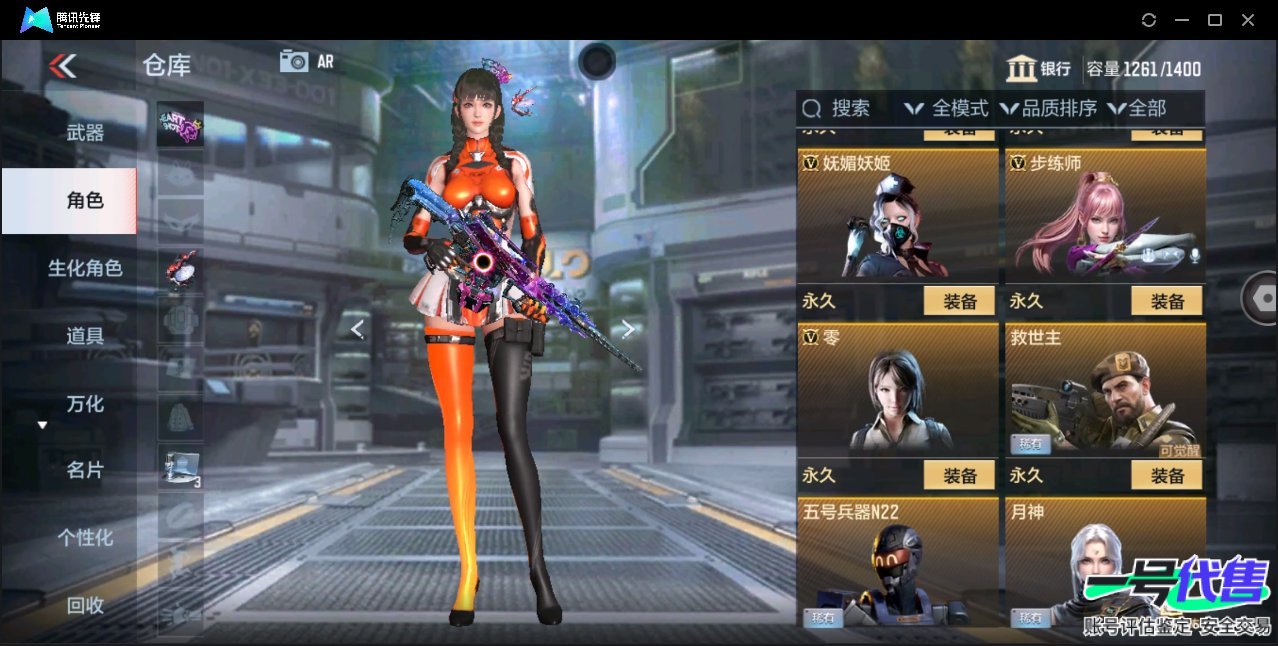Select the 救世主 character card
This screenshot has height=646, width=1278.
tap(1105, 390)
